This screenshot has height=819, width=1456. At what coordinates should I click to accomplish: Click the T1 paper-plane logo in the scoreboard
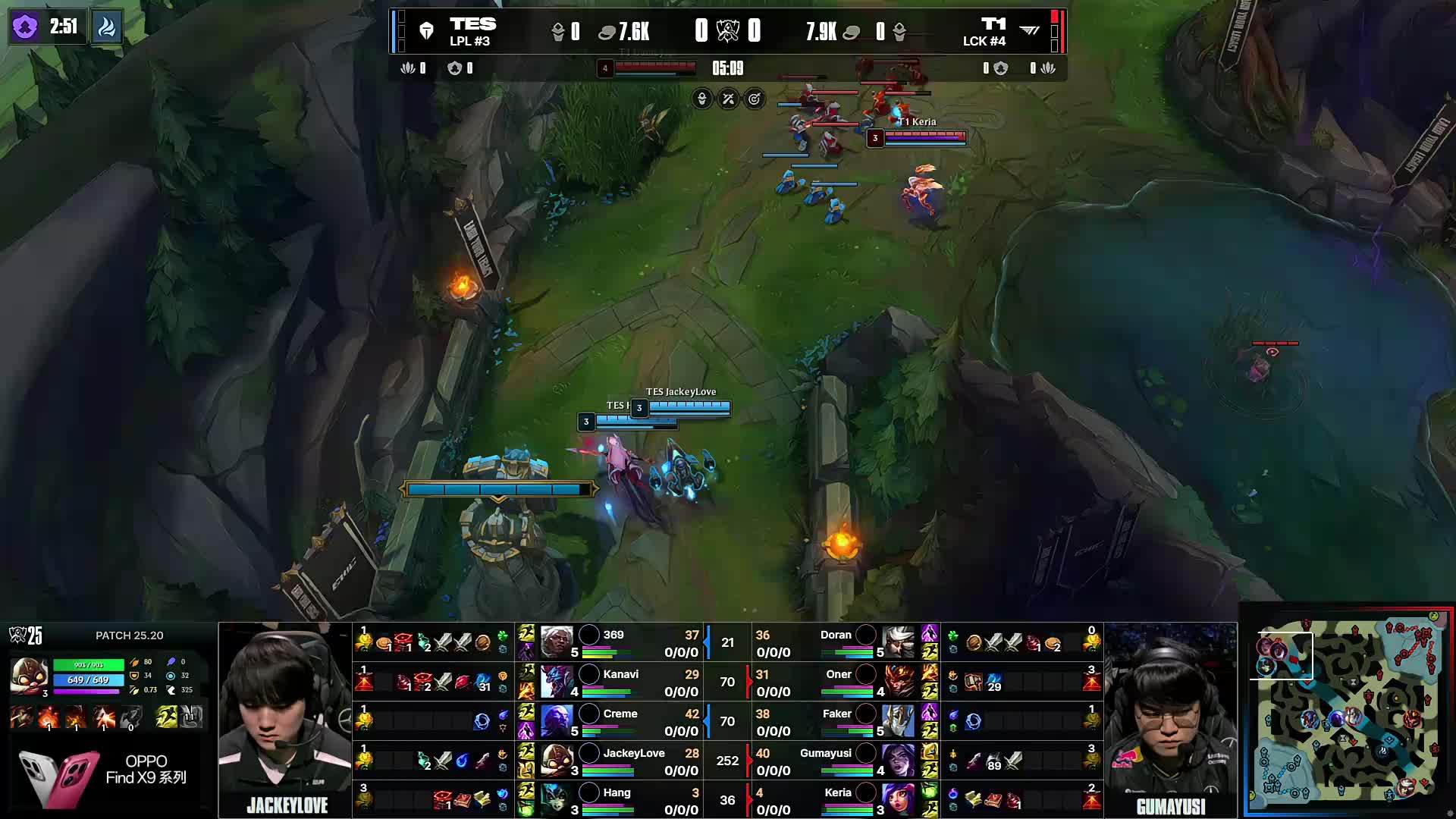tap(1030, 30)
